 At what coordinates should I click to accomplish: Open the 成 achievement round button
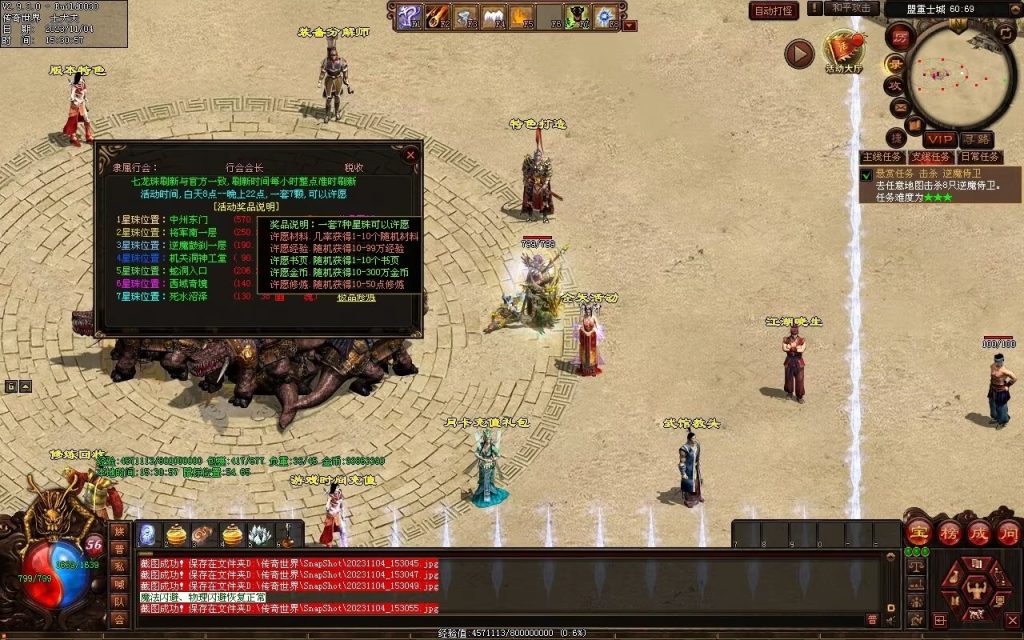(979, 531)
